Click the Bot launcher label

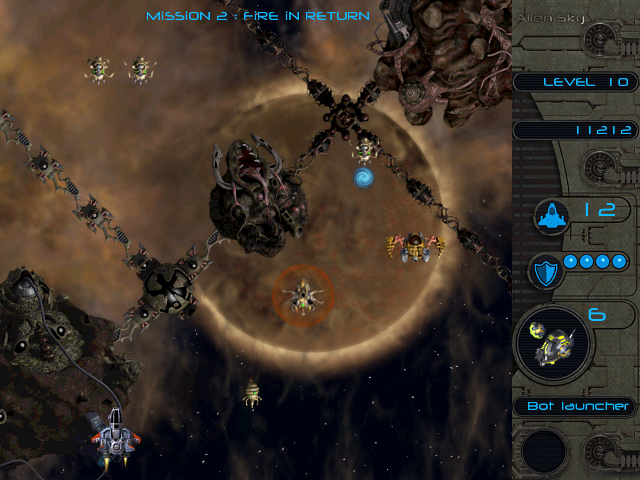point(579,406)
